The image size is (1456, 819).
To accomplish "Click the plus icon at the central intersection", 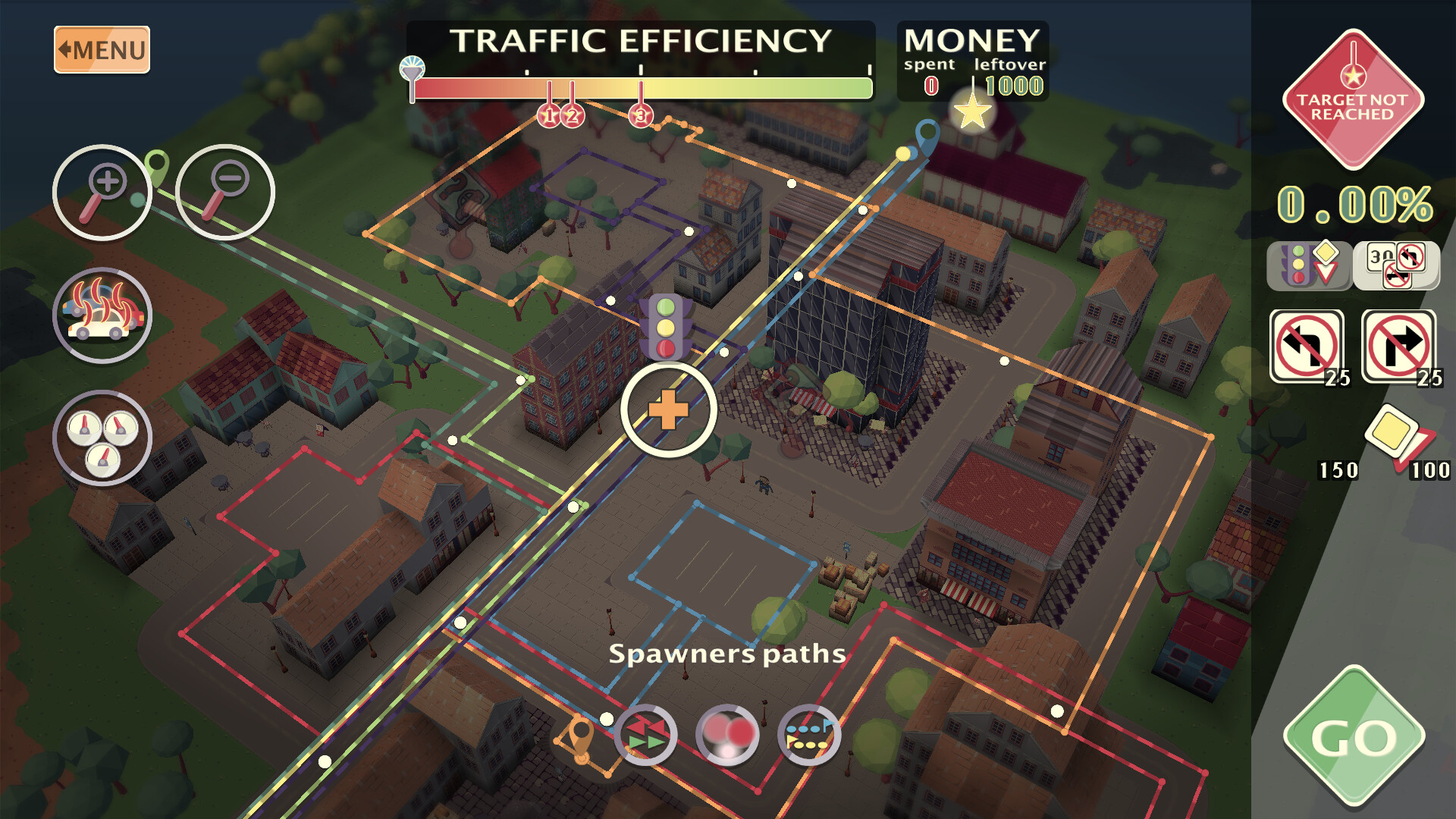I will [669, 409].
